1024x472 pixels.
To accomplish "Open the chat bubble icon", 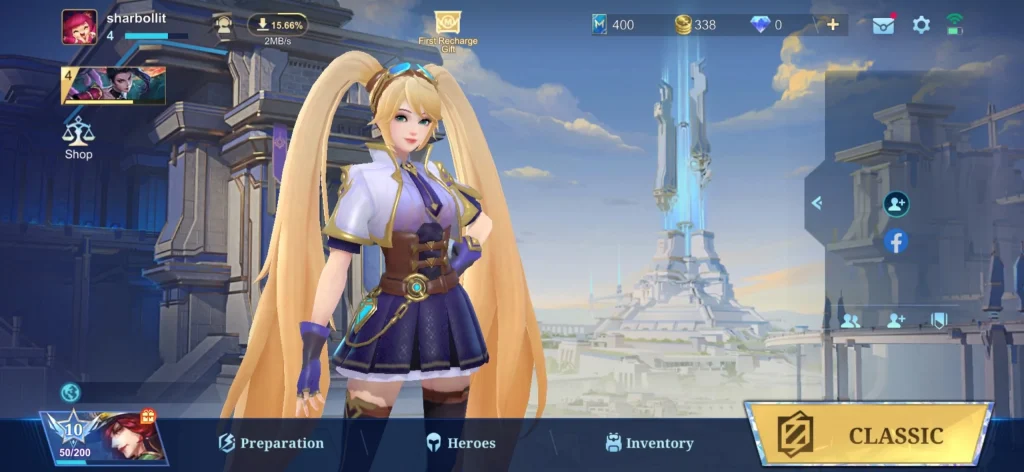I will pos(70,393).
